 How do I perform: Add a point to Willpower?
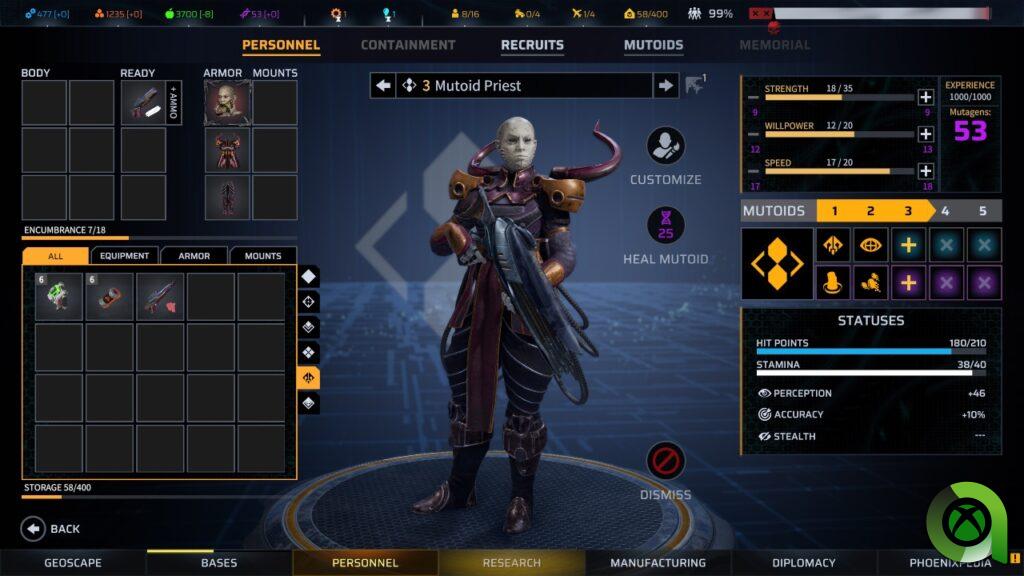tap(925, 134)
